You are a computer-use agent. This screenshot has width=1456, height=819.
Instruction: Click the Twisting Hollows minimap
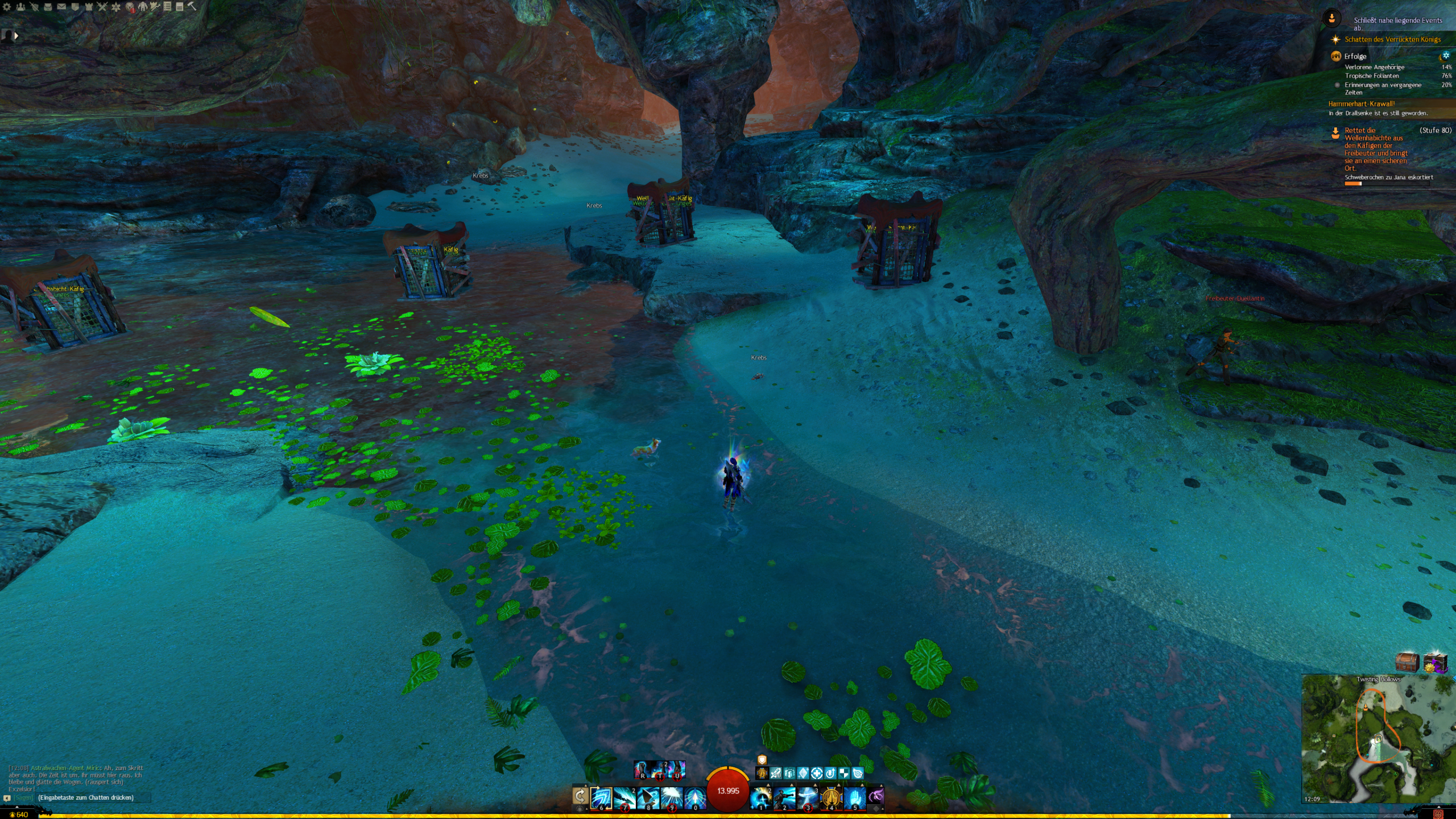1378,738
